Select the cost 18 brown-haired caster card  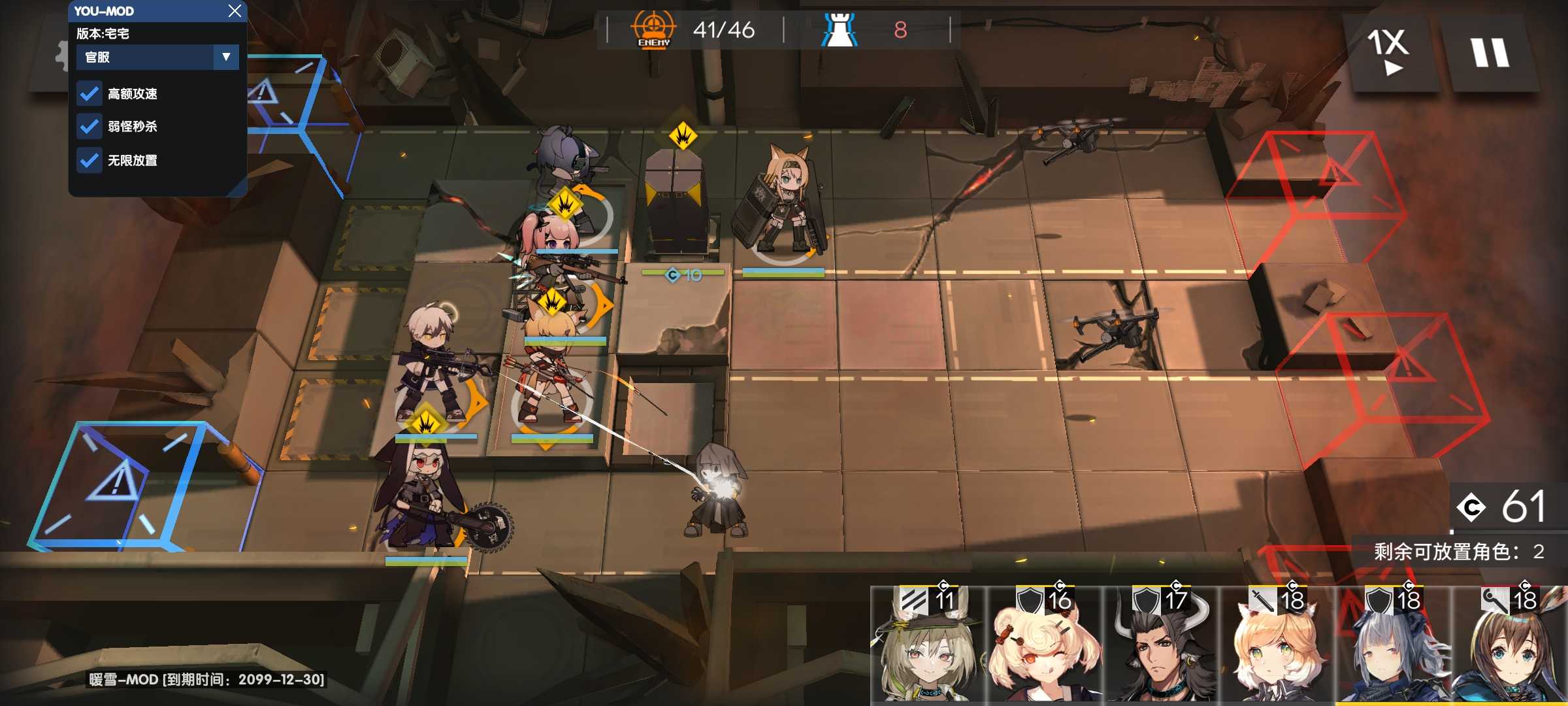click(x=1509, y=644)
